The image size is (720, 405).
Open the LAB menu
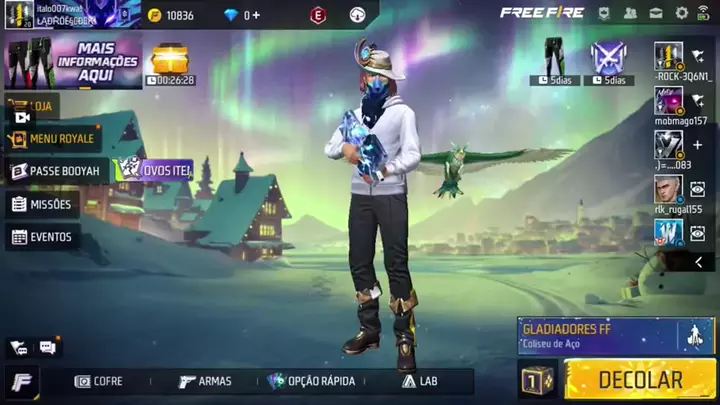pyautogui.click(x=420, y=381)
